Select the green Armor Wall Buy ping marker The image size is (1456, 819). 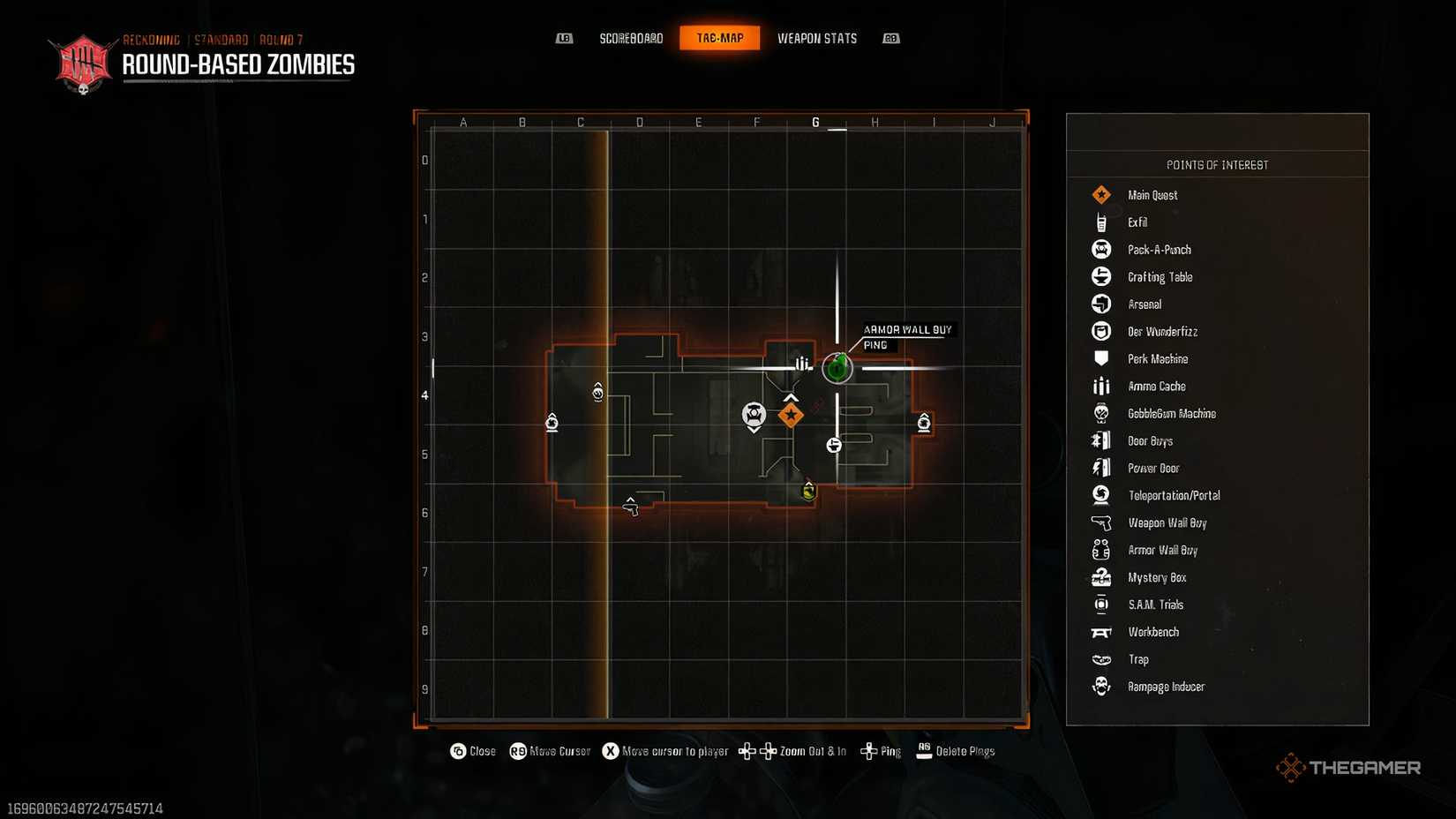point(837,367)
